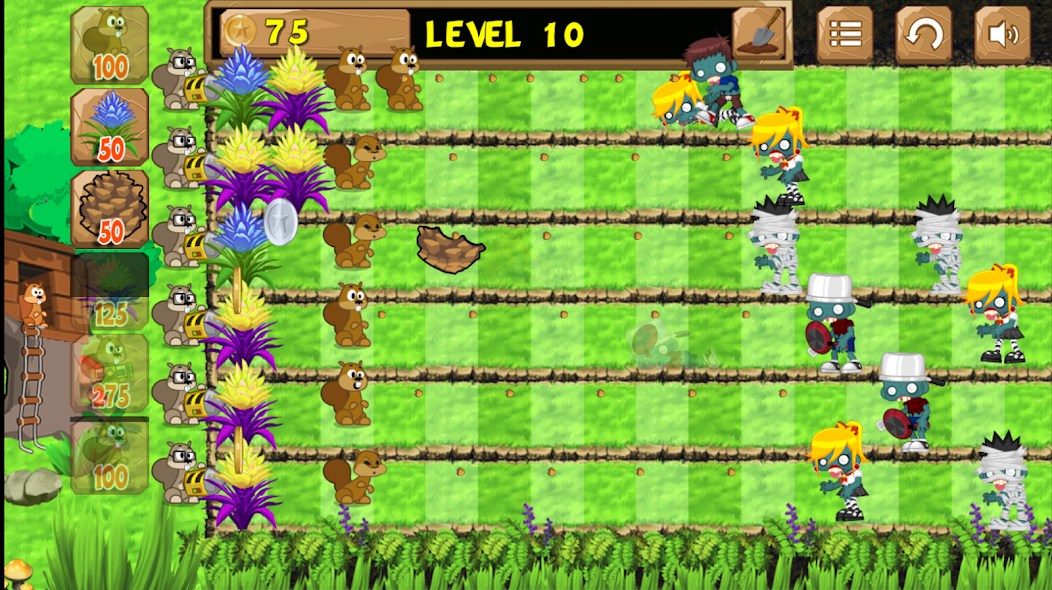
Task: Open the list menu button
Action: (845, 35)
